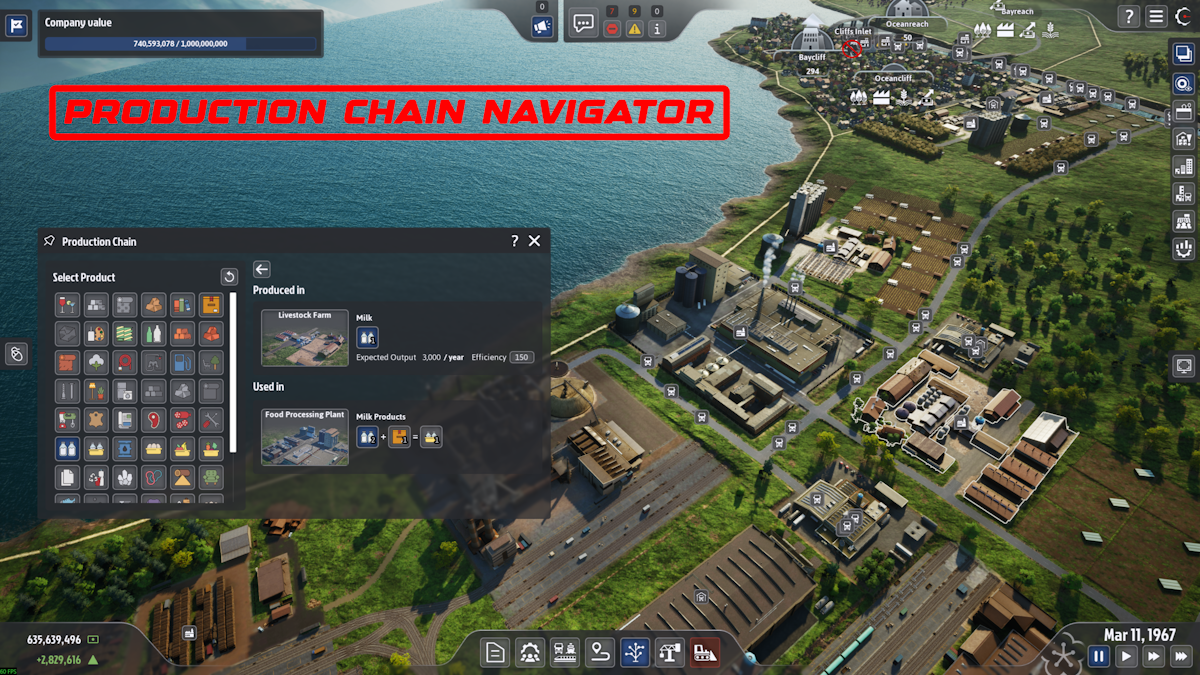Open the Food Processing Plant thumbnail

(x=305, y=437)
